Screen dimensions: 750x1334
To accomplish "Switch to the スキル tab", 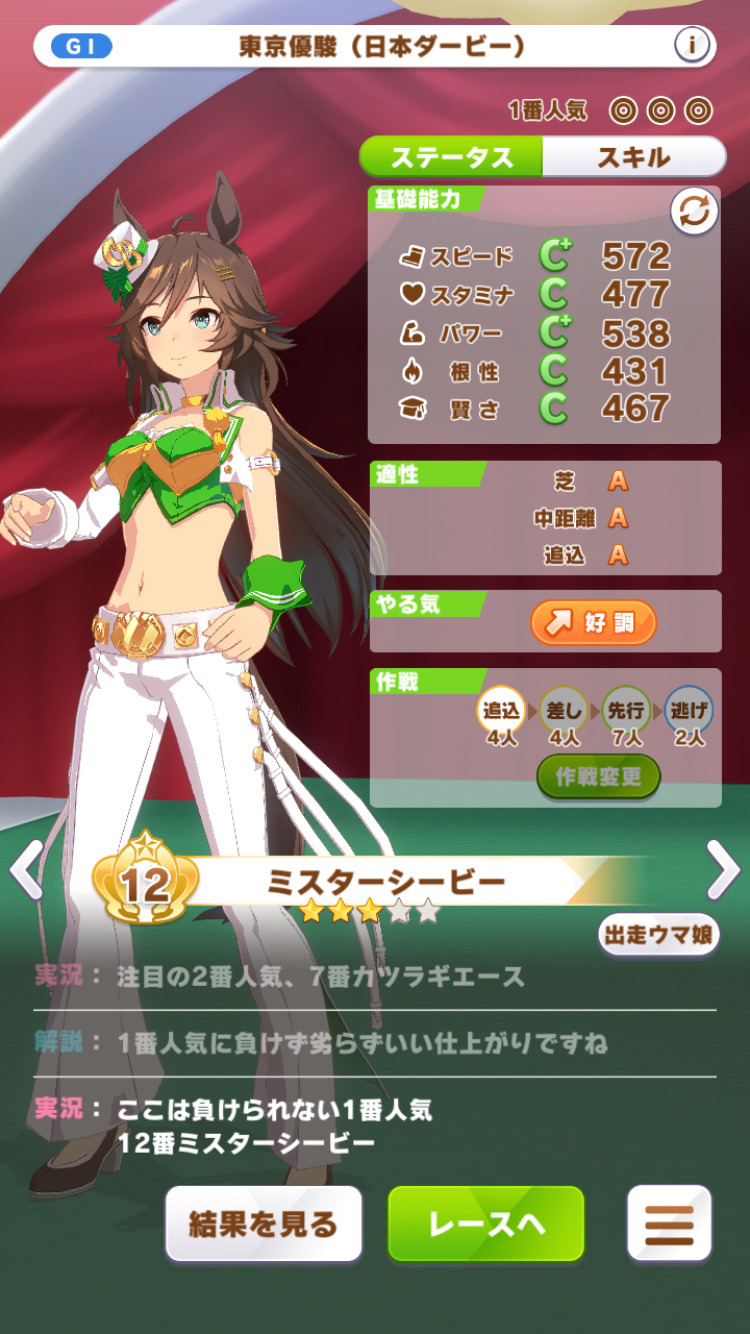I will point(633,157).
